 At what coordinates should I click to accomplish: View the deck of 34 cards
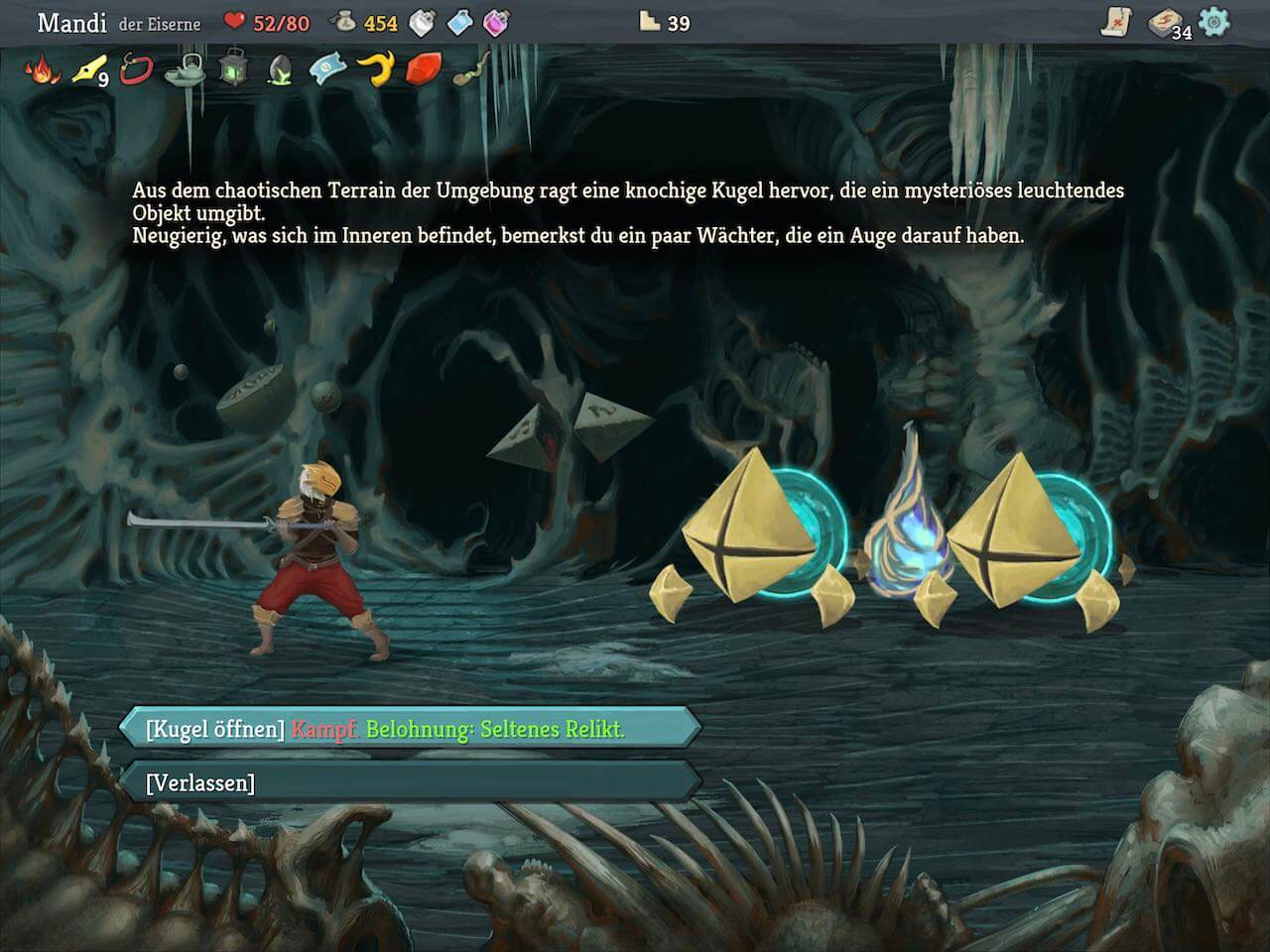1165,24
